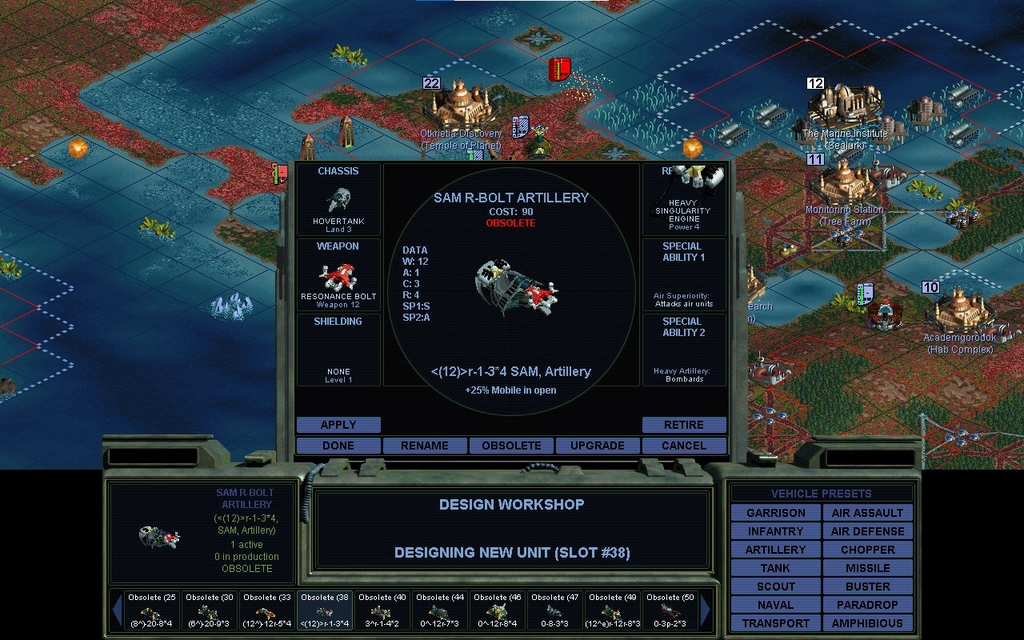1024x640 pixels.
Task: Select the Heavy Singularity Engine reactor panel
Action: point(689,199)
